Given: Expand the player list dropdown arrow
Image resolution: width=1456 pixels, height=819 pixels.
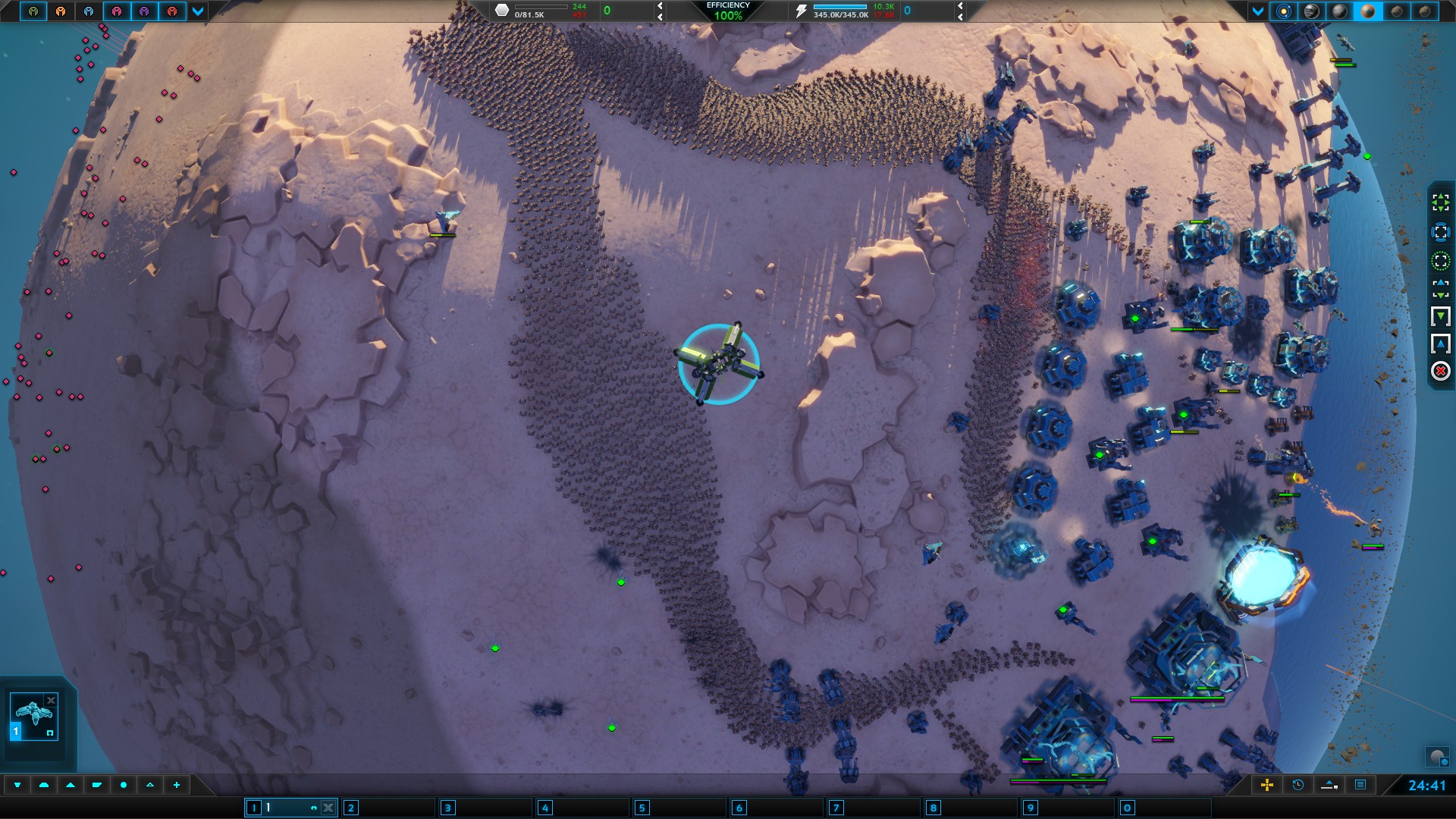Looking at the screenshot, I should tap(198, 11).
